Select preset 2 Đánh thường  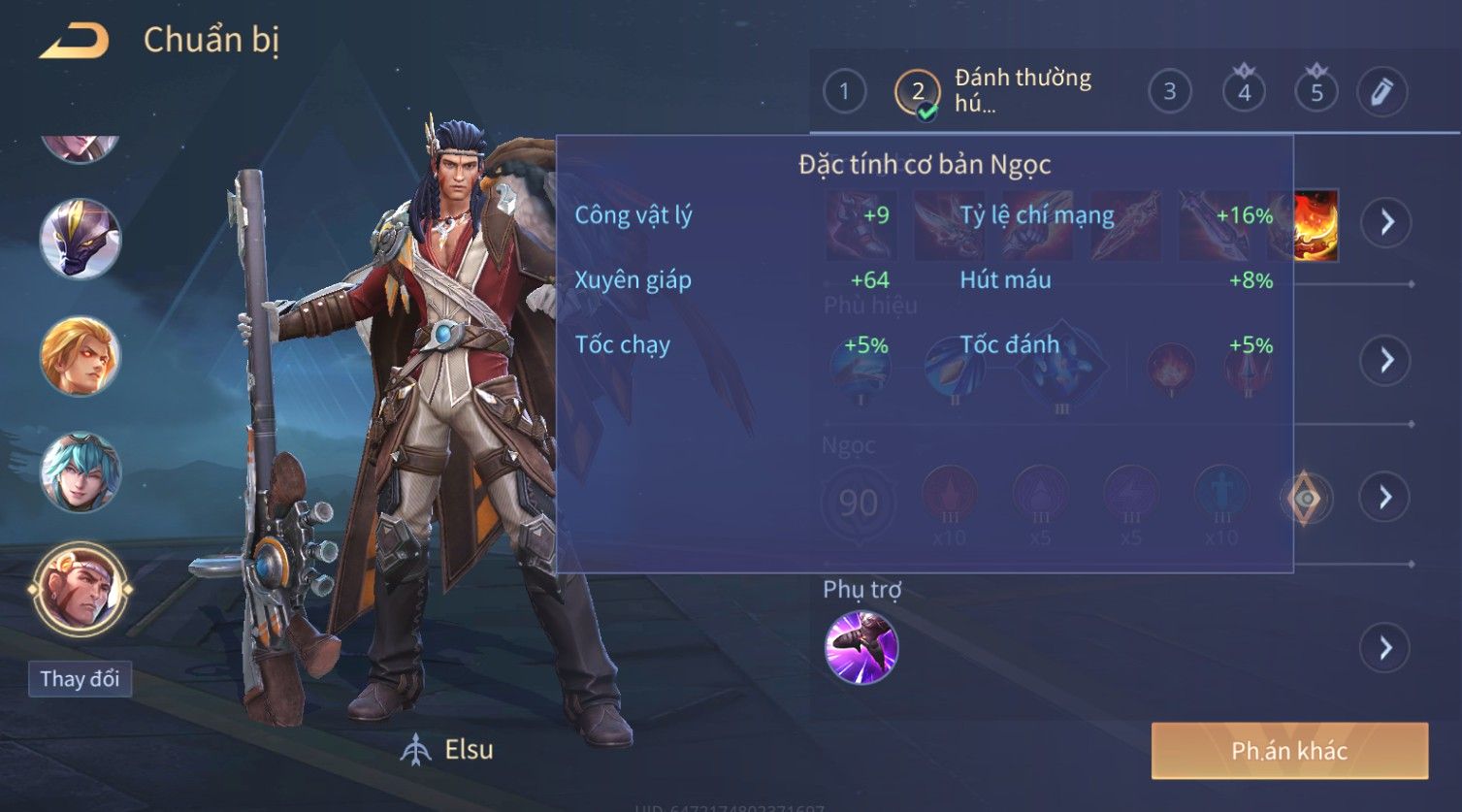coord(918,93)
